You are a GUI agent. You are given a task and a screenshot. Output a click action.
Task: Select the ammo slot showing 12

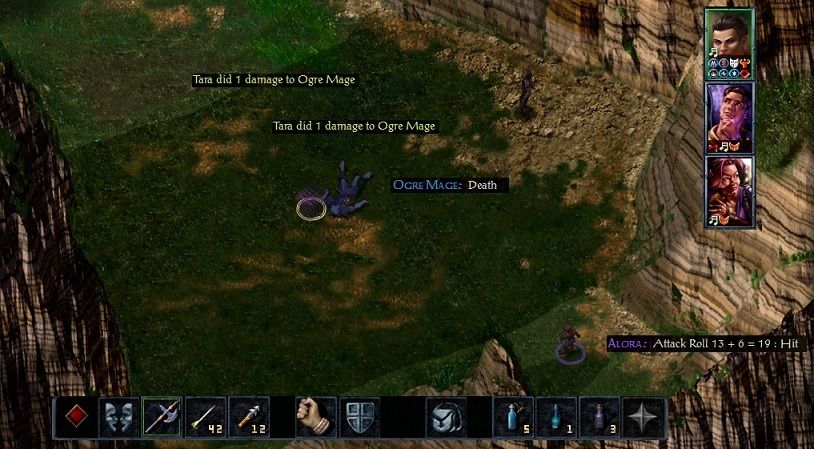[249, 416]
